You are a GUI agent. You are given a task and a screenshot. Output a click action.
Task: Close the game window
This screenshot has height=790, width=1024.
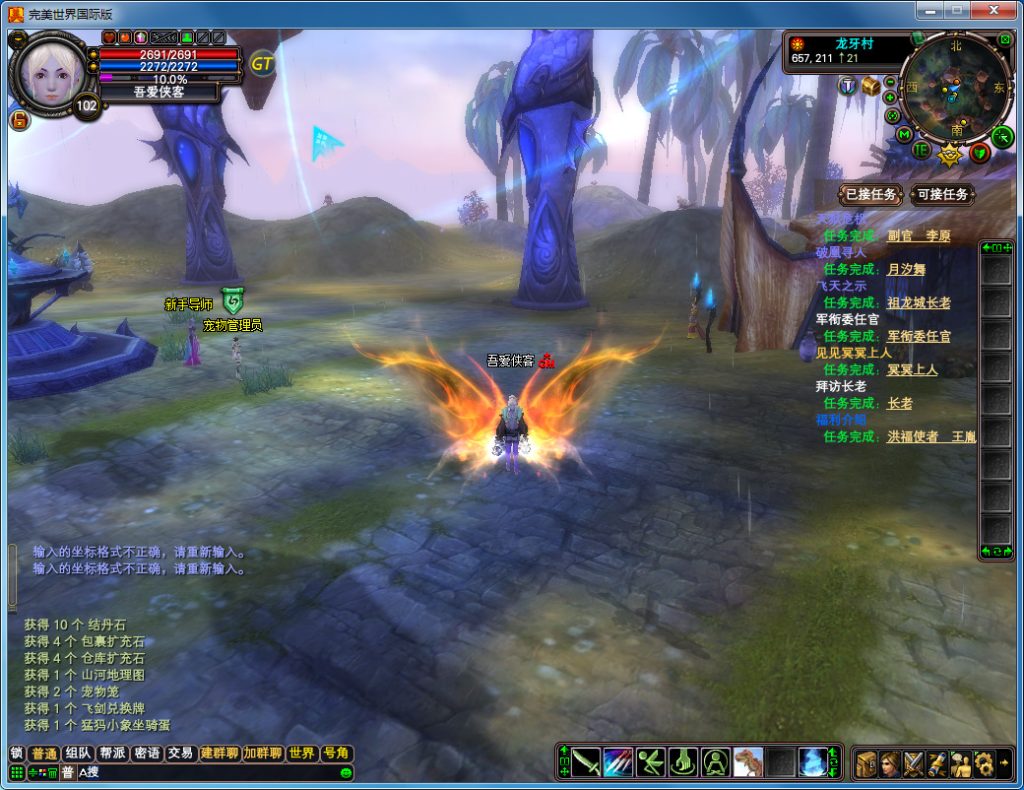[x=992, y=11]
